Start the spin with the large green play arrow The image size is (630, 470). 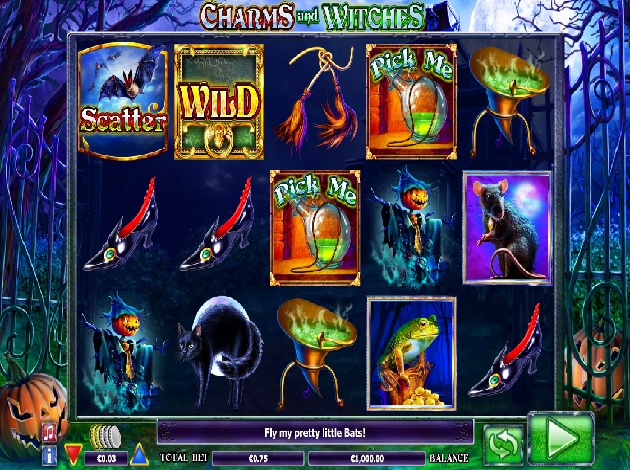click(x=560, y=438)
